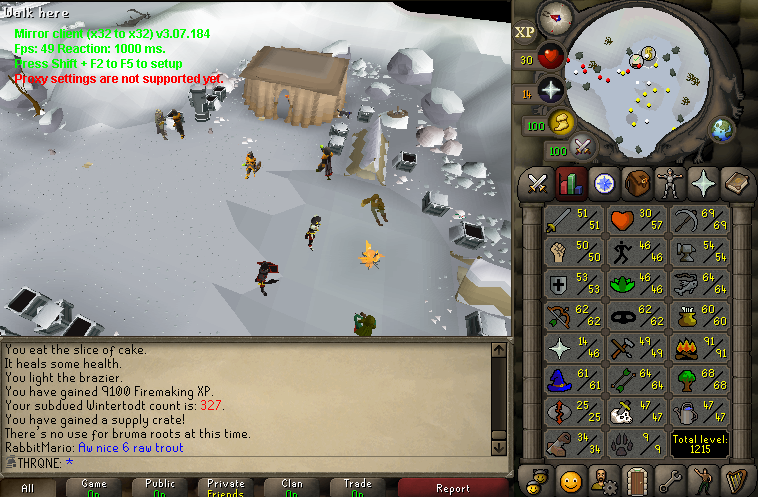Open the Settings wrench tab
The height and width of the screenshot is (497, 758).
pos(669,479)
